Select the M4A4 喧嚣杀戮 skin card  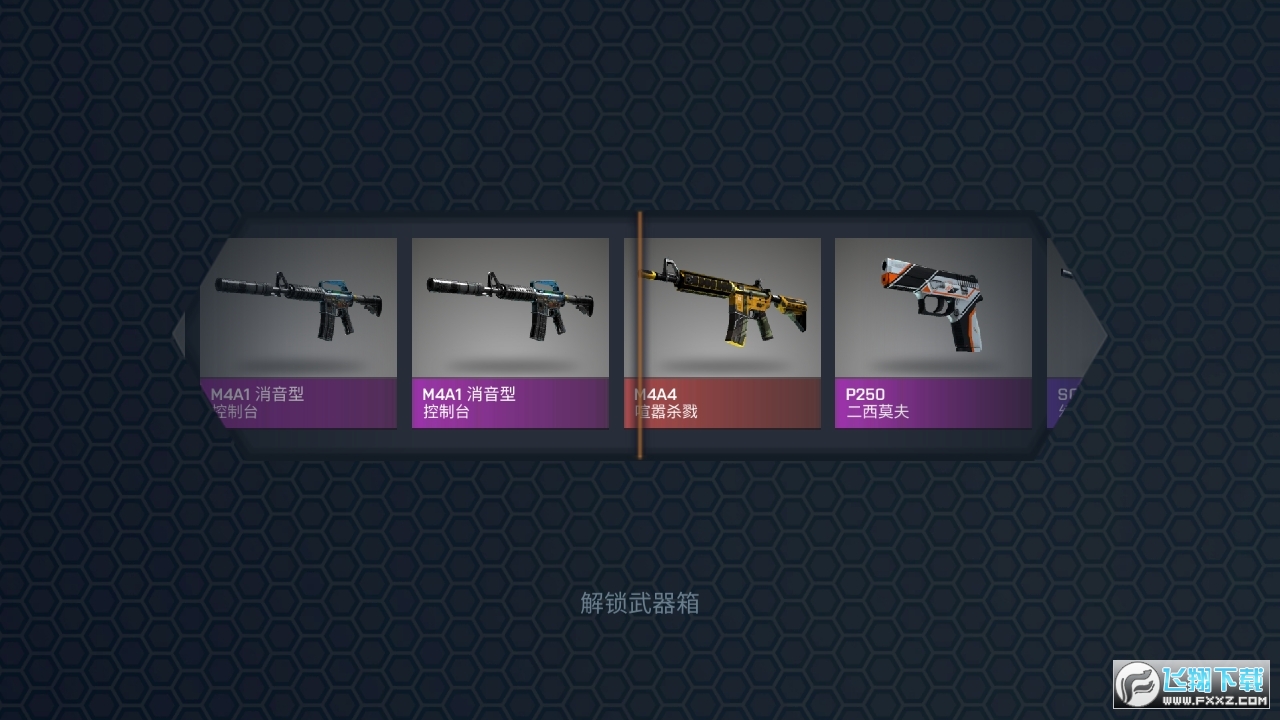(x=722, y=332)
